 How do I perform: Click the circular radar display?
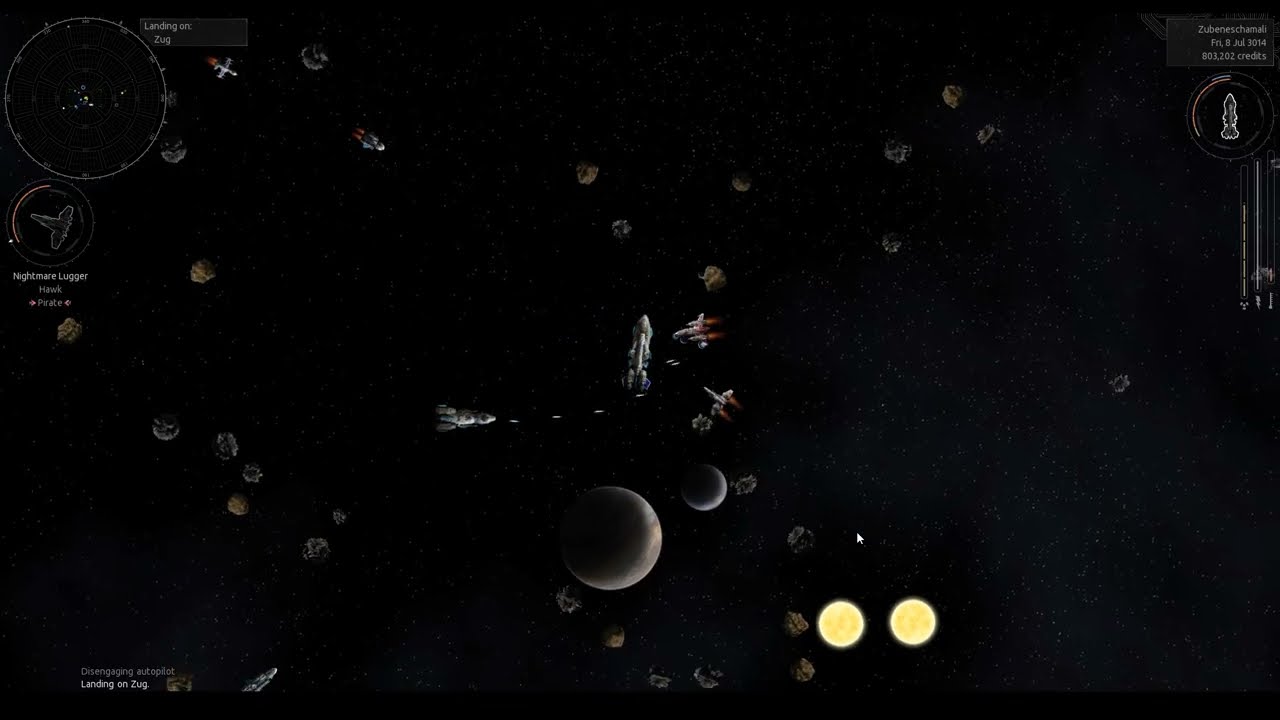tap(85, 99)
